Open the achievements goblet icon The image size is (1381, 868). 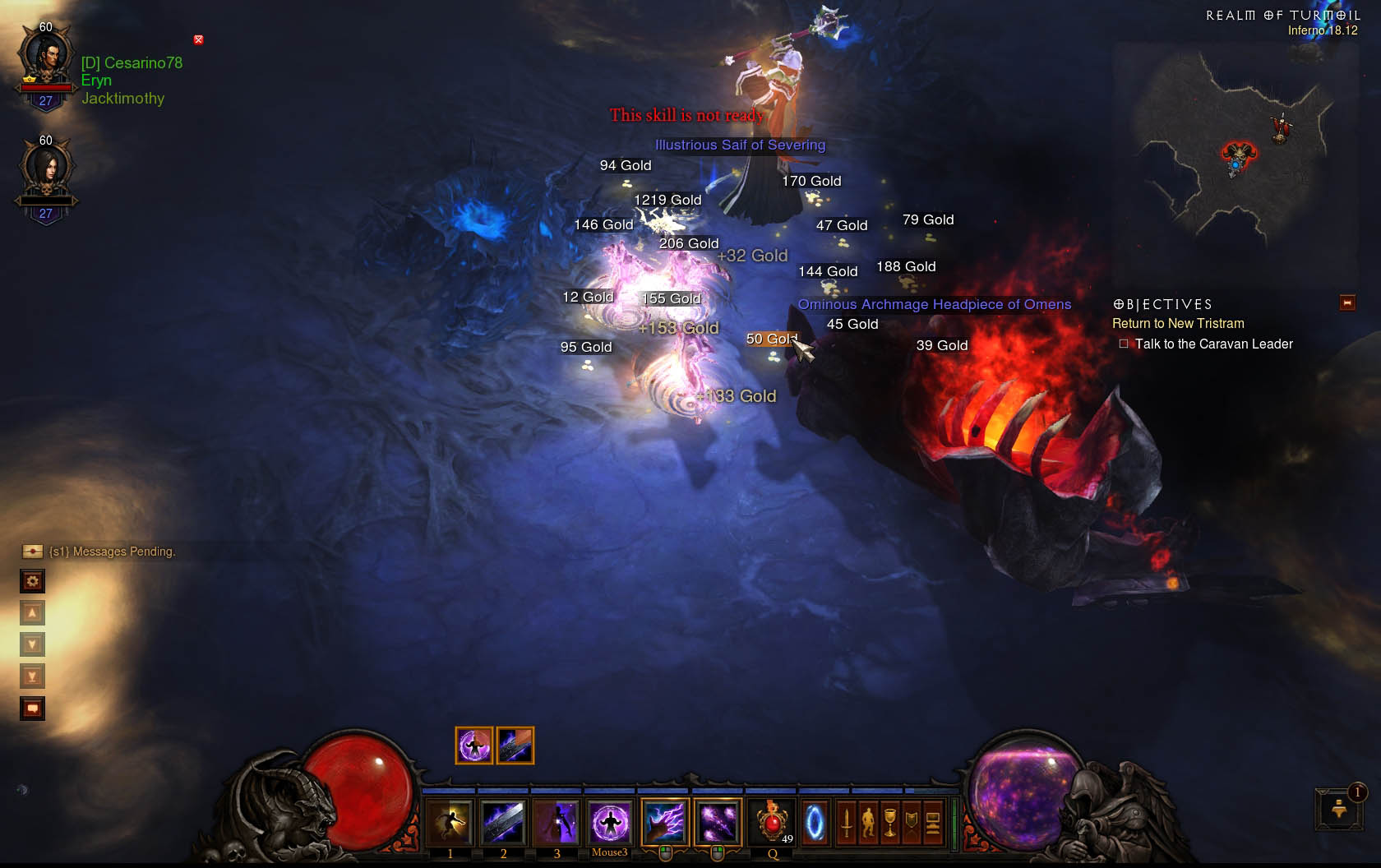[x=889, y=822]
